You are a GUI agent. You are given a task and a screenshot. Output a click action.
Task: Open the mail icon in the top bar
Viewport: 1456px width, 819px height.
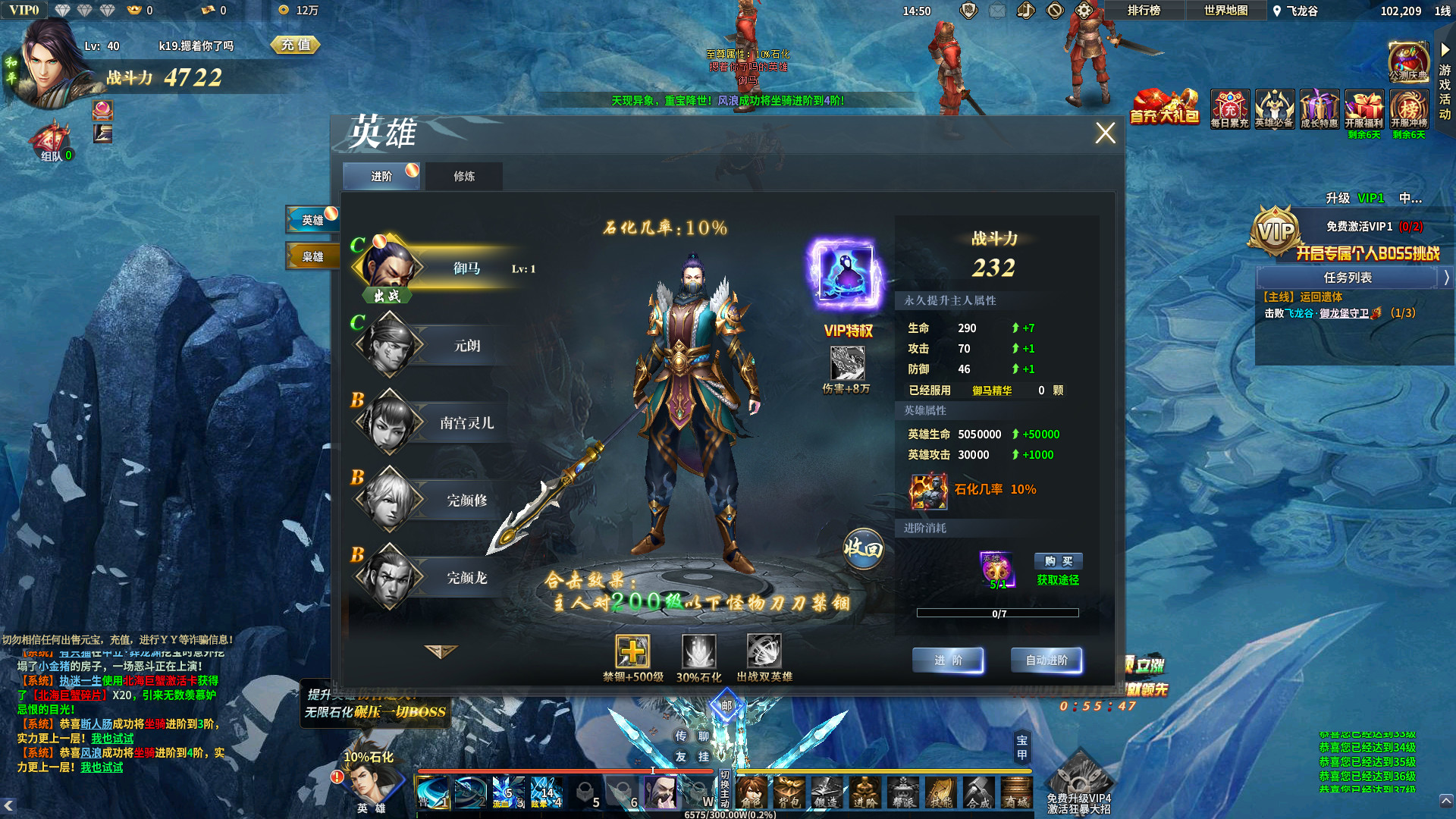point(998,11)
